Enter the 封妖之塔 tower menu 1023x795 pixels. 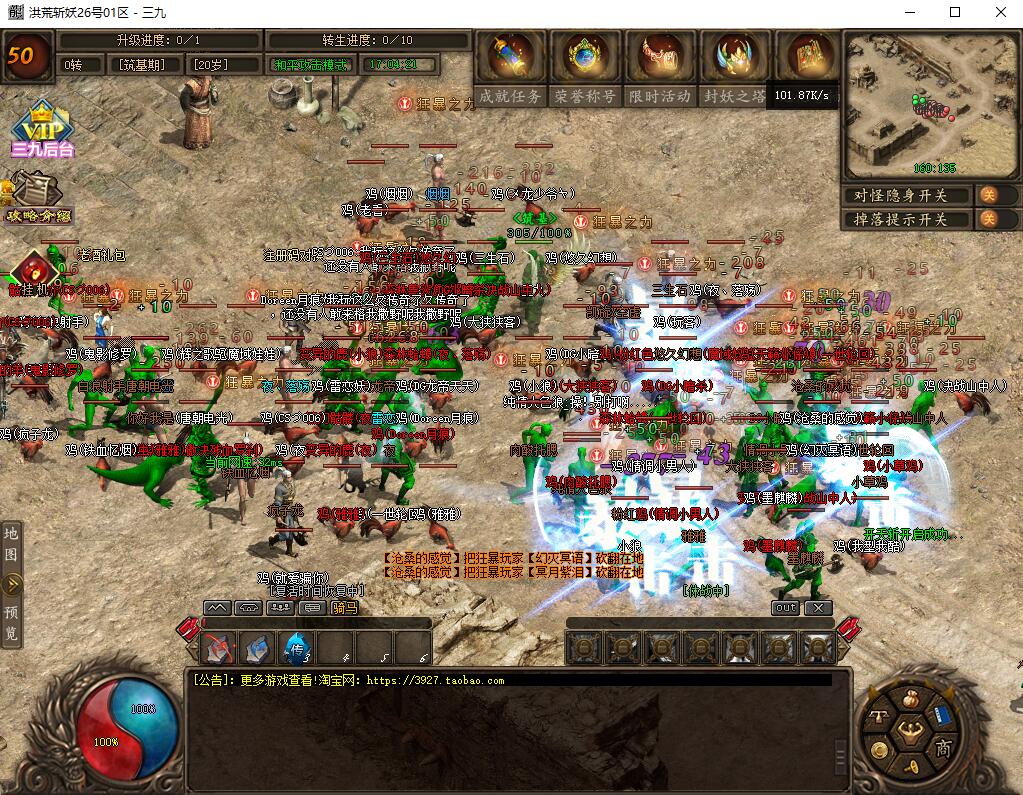tap(735, 60)
